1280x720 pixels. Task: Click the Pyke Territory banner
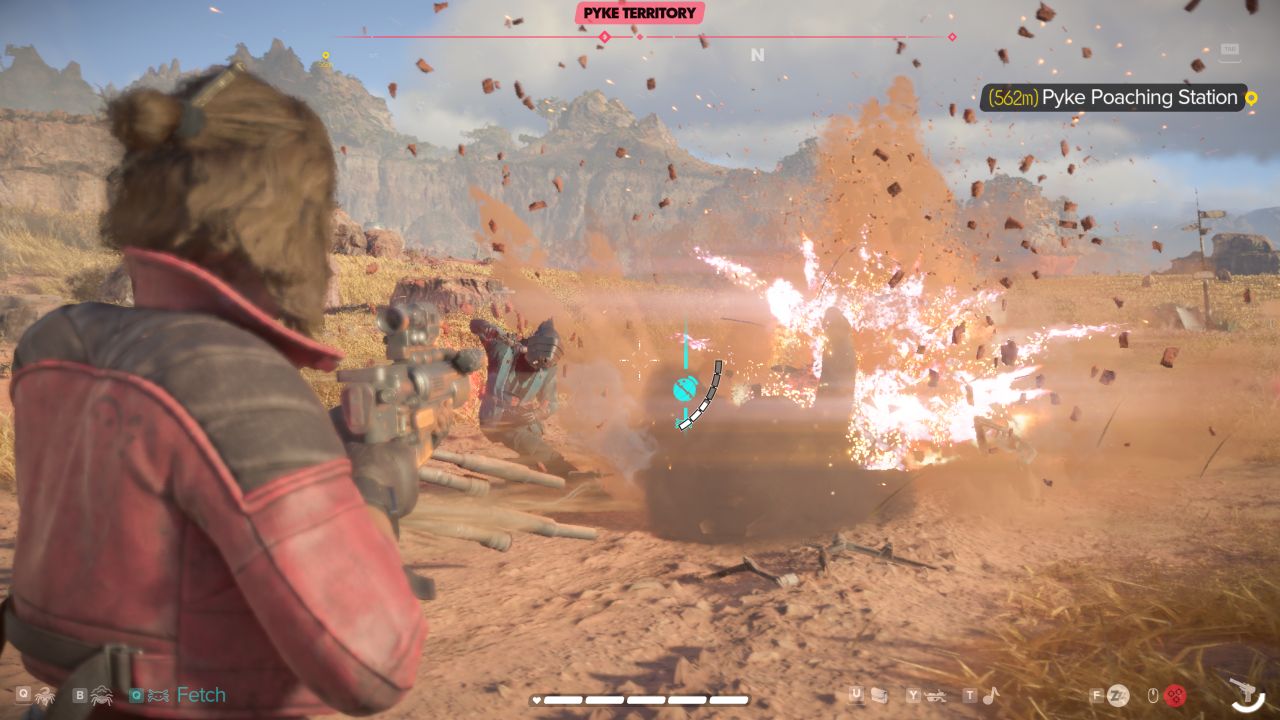[640, 13]
